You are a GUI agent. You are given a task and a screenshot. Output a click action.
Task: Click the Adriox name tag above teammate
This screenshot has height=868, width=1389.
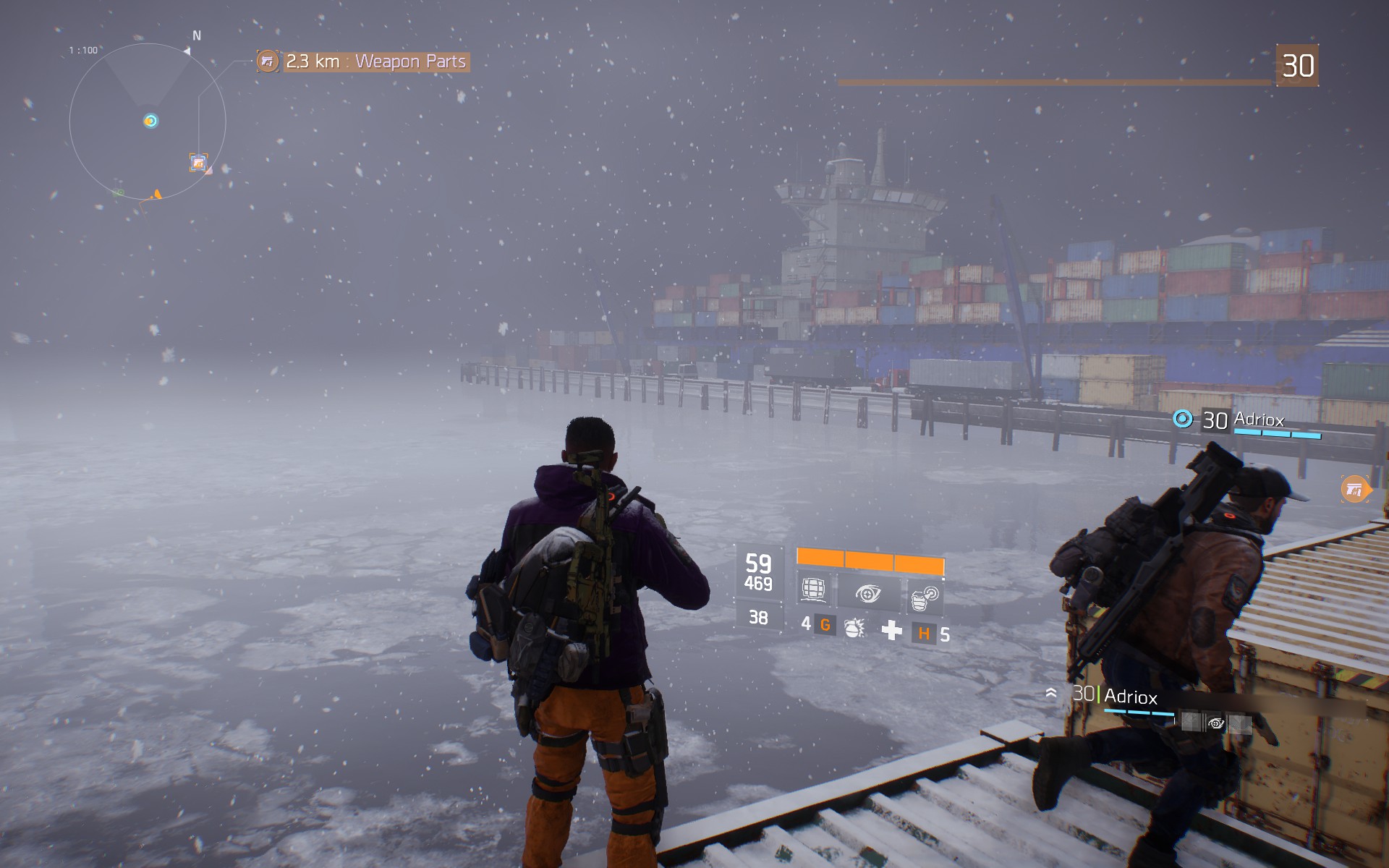1246,420
